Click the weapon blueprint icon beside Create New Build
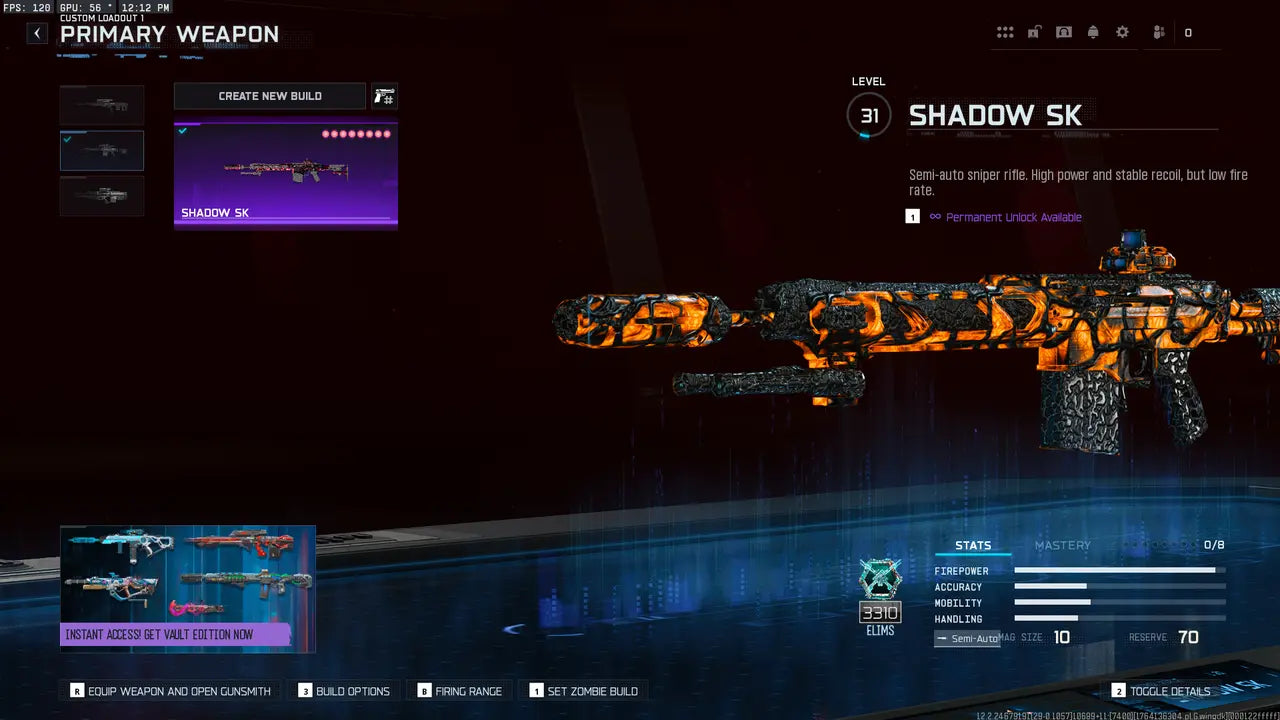Viewport: 1280px width, 720px height. tap(385, 96)
